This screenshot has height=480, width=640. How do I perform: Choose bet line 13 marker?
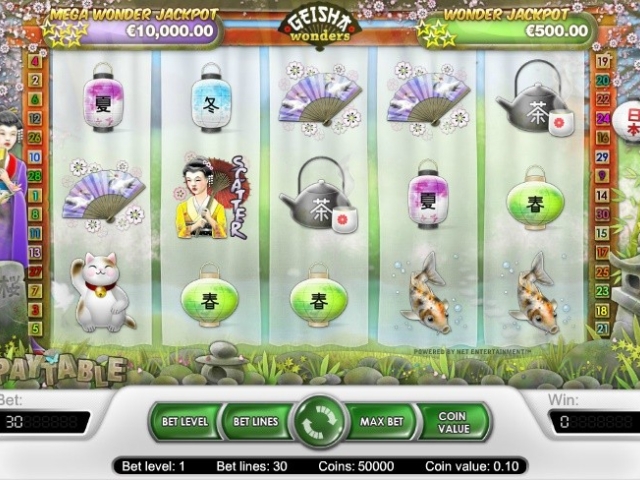(36, 252)
